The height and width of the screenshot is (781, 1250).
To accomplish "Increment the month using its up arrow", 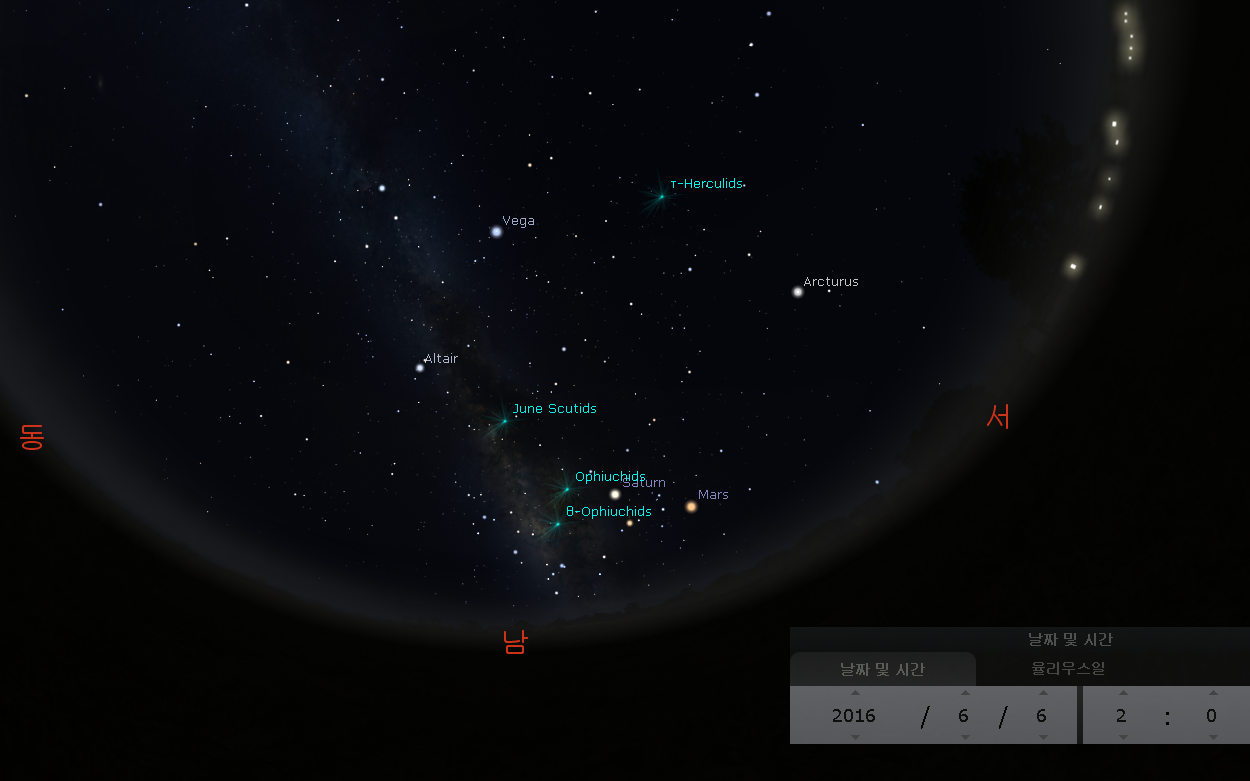I will pyautogui.click(x=964, y=692).
